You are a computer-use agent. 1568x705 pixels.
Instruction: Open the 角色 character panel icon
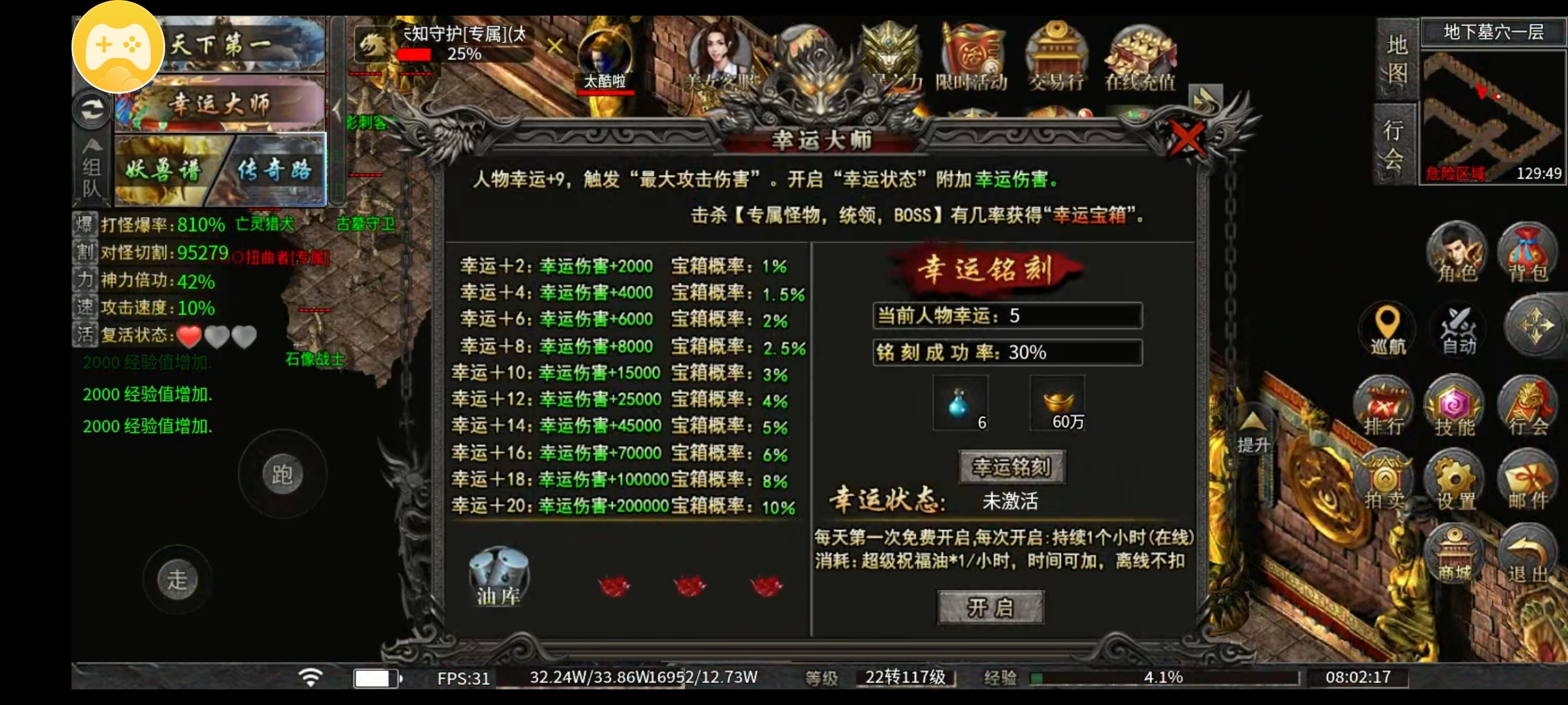point(1456,254)
